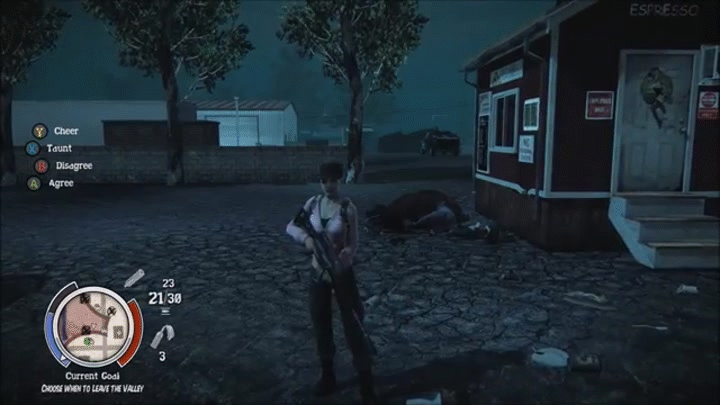Select the silencer item icon above ammo
Image resolution: width=720 pixels, height=405 pixels.
(x=134, y=277)
